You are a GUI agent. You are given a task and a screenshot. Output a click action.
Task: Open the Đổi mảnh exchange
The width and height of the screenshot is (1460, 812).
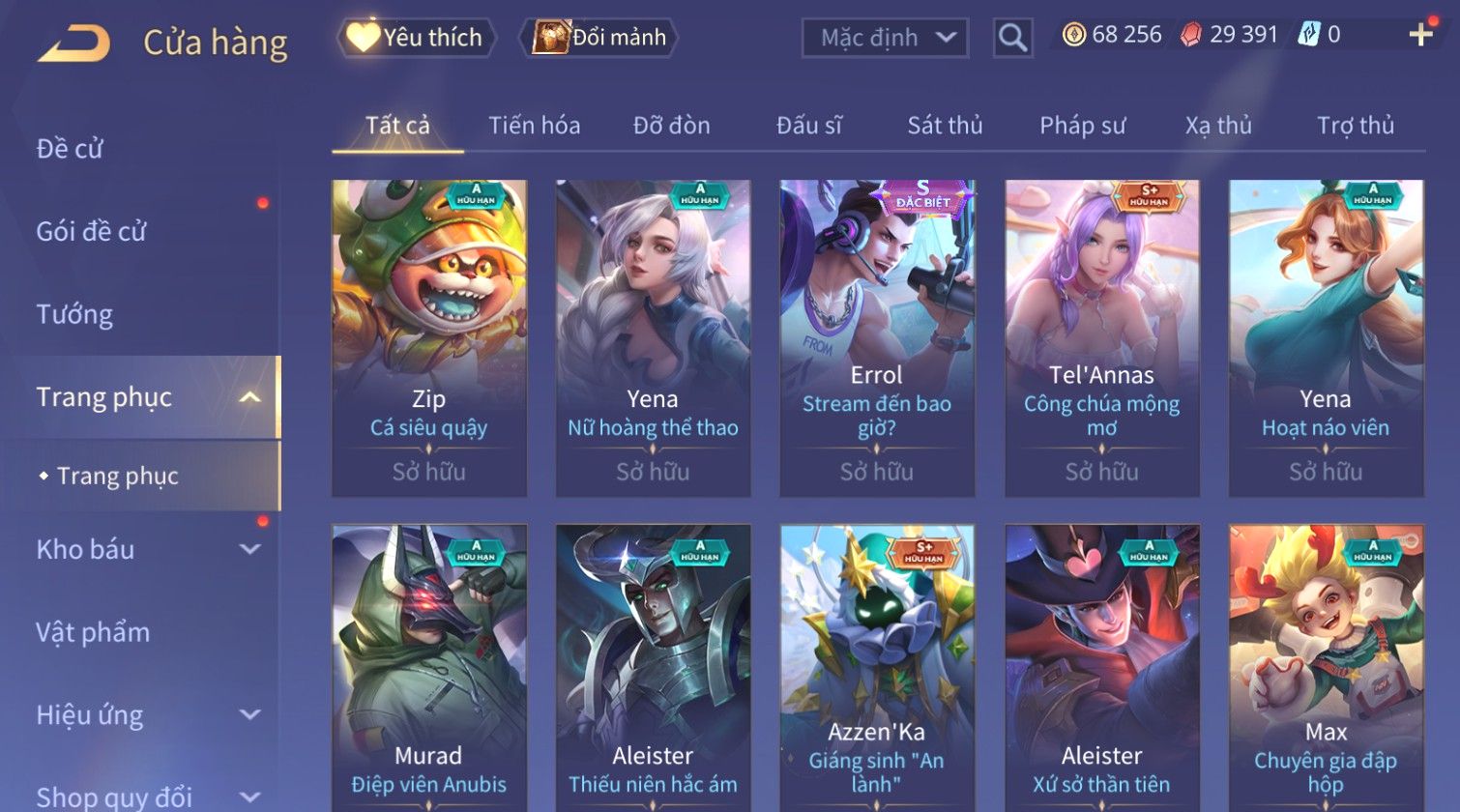[599, 38]
